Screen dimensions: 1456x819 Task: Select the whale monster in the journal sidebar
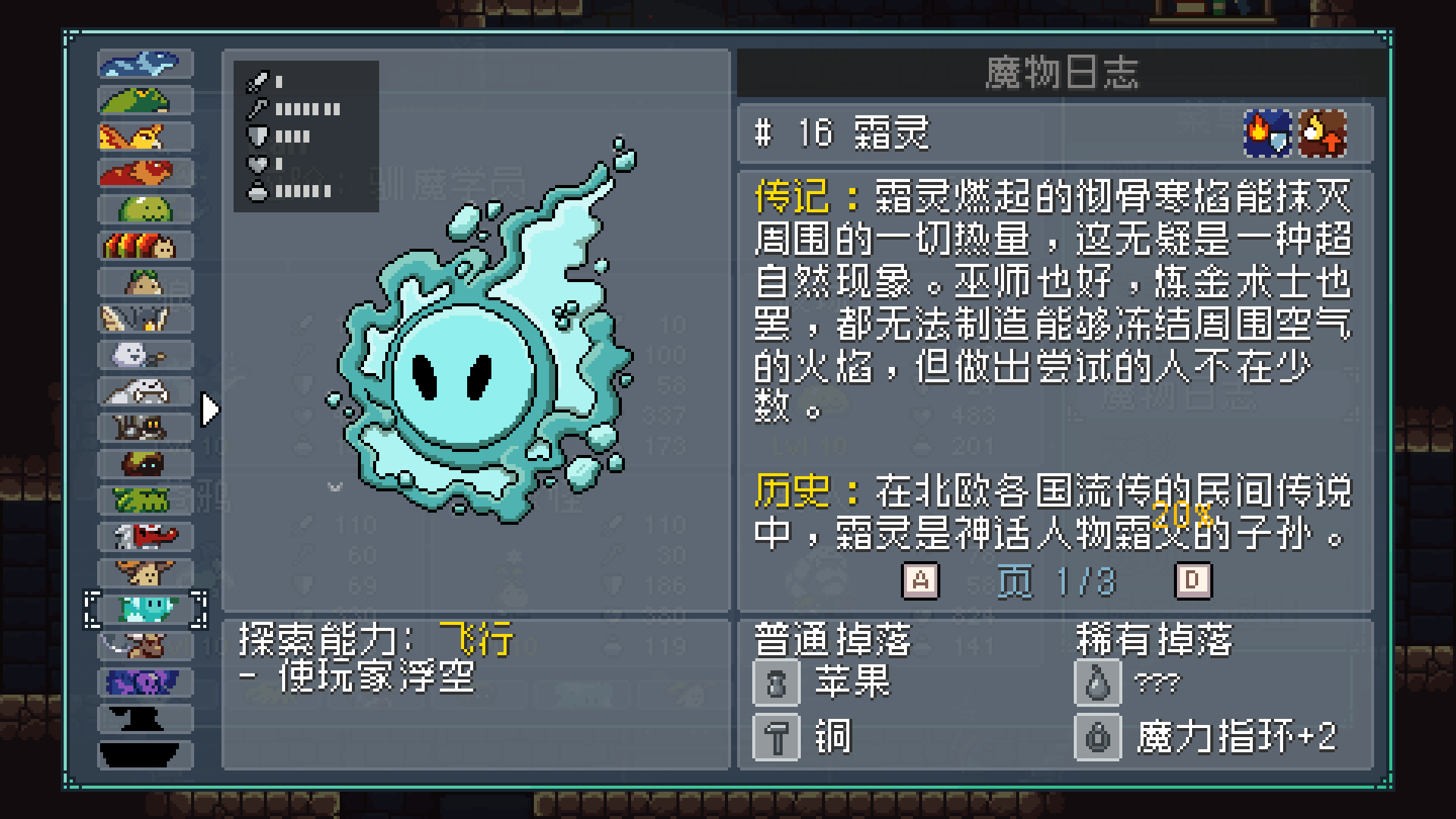click(x=144, y=64)
